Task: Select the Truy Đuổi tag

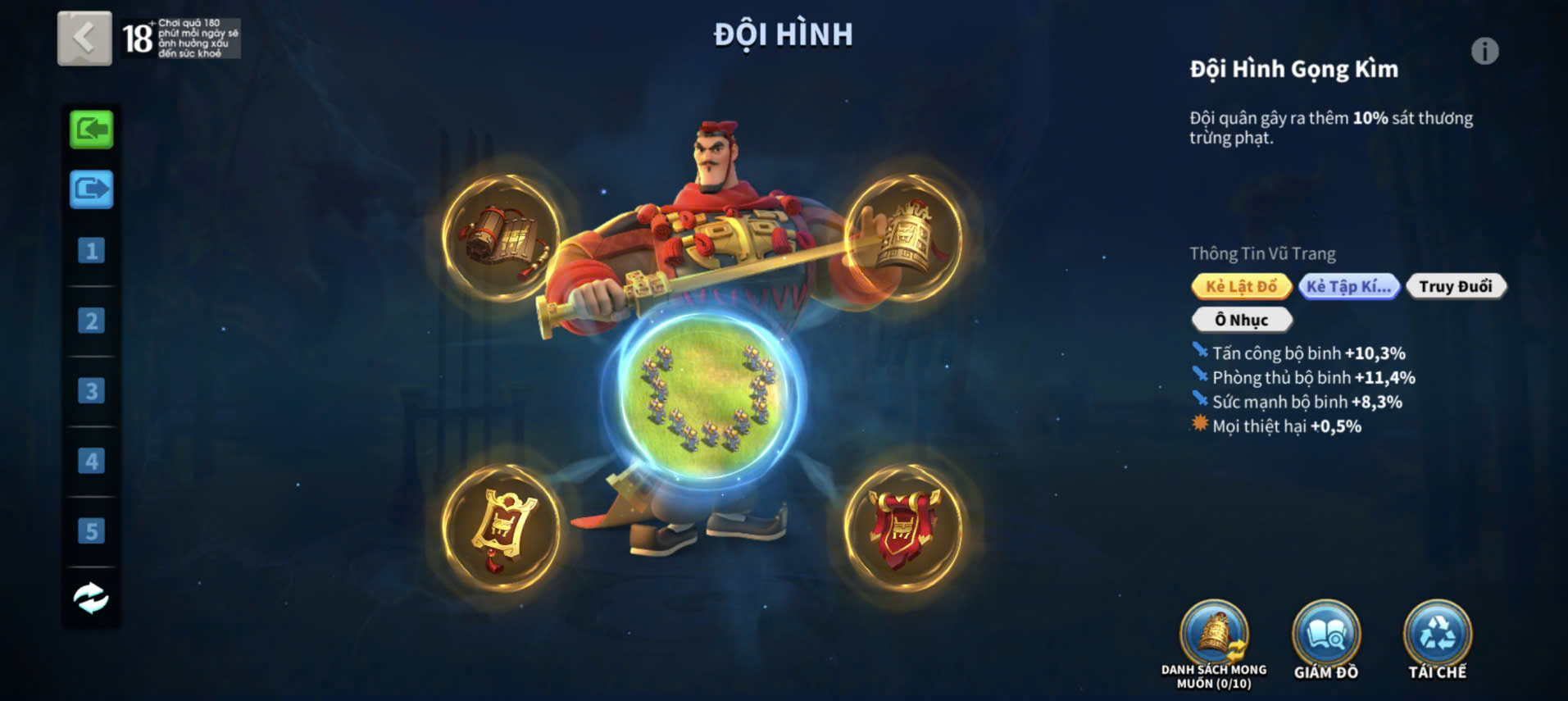Action: coord(1455,286)
